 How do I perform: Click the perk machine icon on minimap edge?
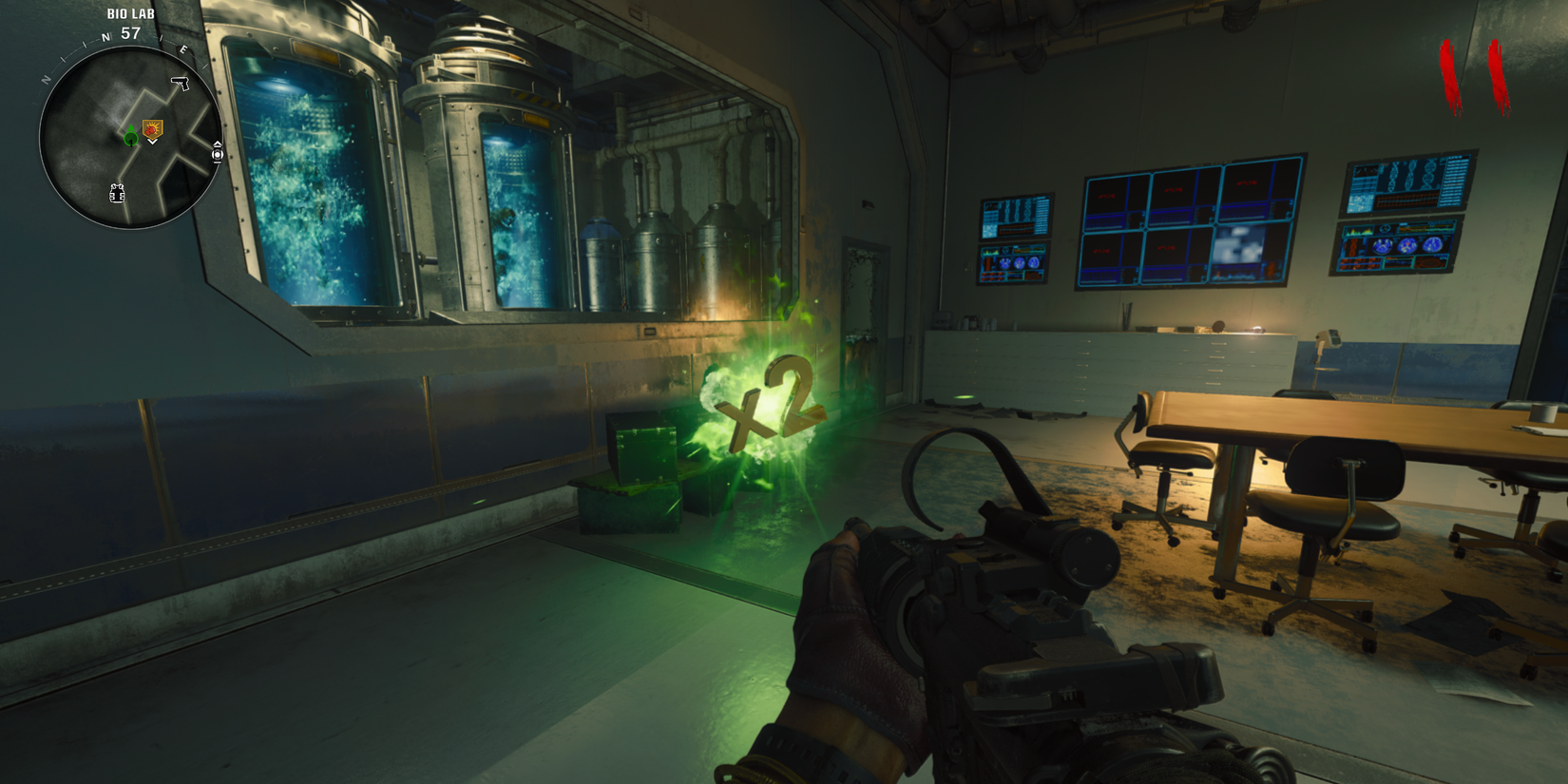[217, 152]
